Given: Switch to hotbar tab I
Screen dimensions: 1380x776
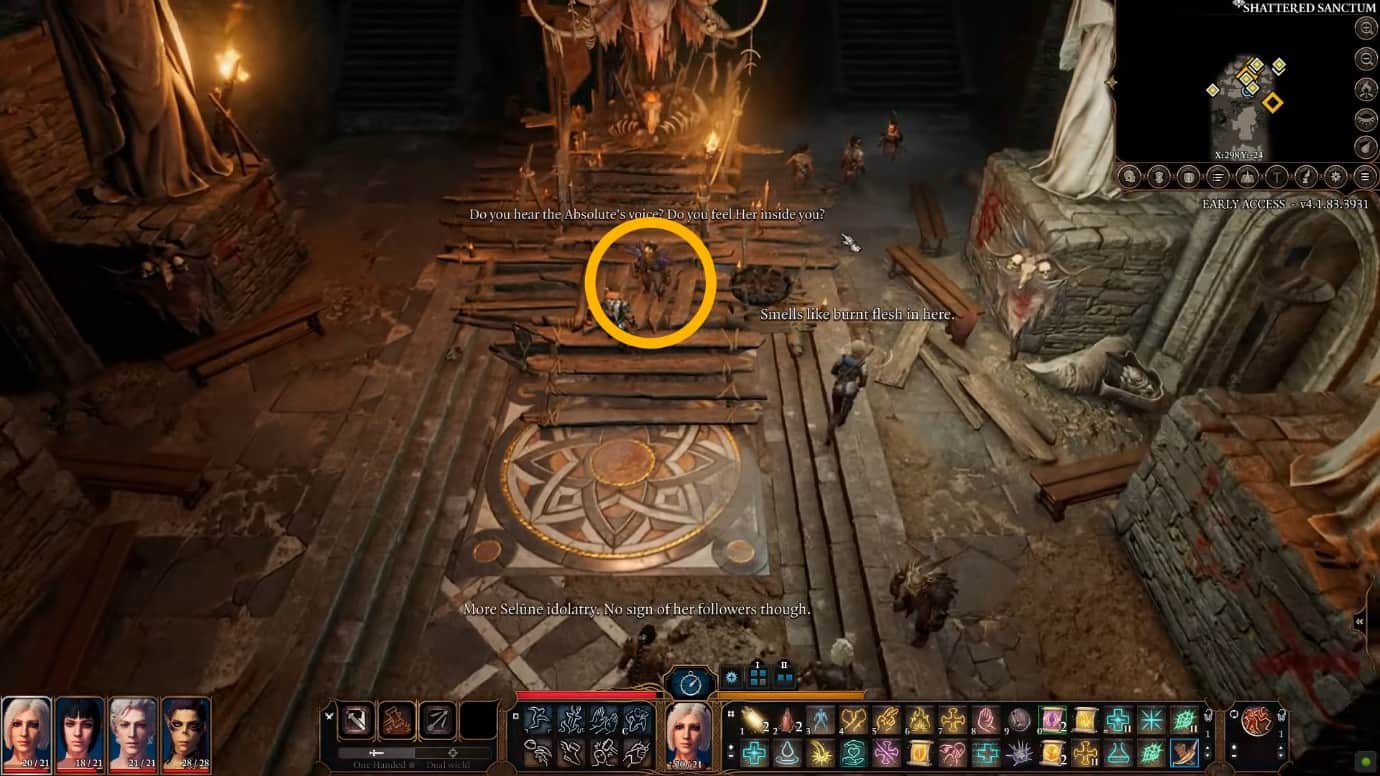Looking at the screenshot, I should [x=757, y=674].
